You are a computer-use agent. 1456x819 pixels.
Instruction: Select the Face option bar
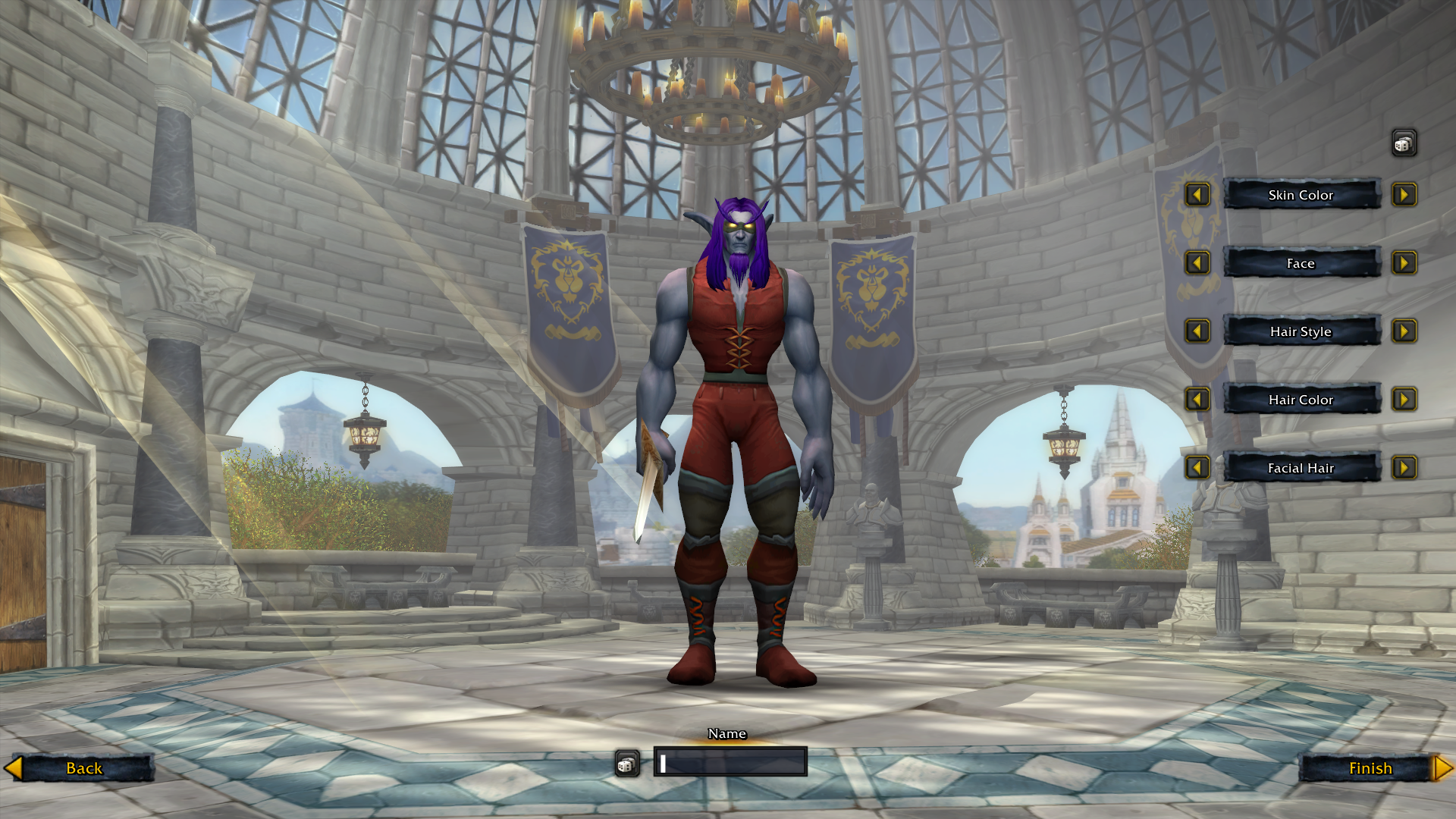click(1301, 263)
